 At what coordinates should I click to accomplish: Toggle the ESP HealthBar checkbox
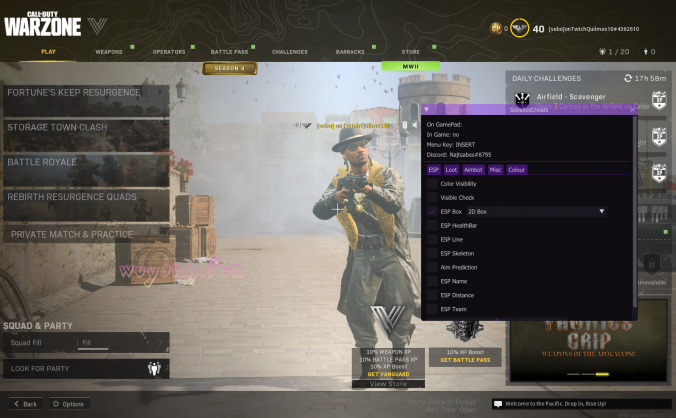click(x=432, y=226)
